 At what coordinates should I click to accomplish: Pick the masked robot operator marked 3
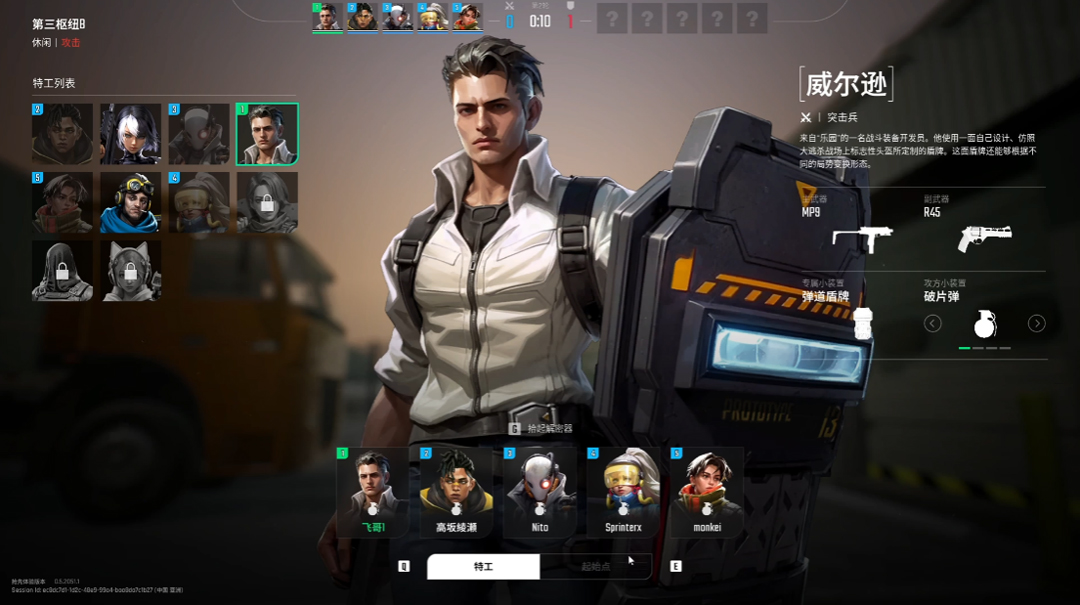click(x=199, y=134)
